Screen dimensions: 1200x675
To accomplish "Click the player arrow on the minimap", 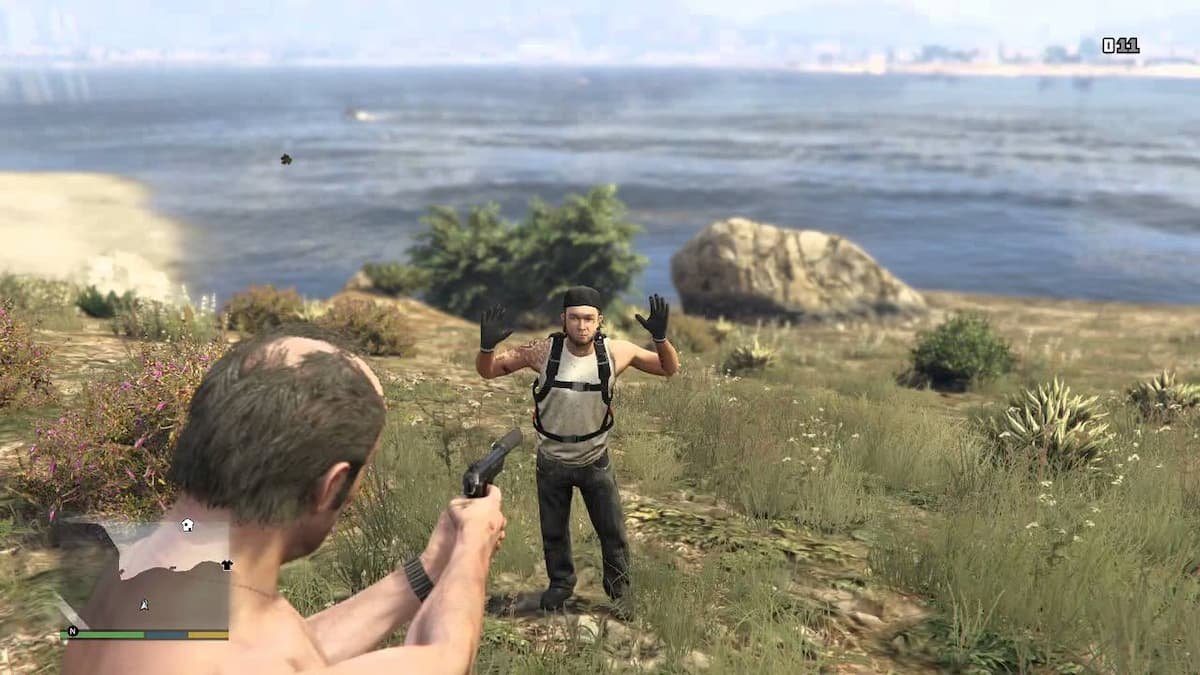I will click(x=145, y=605).
